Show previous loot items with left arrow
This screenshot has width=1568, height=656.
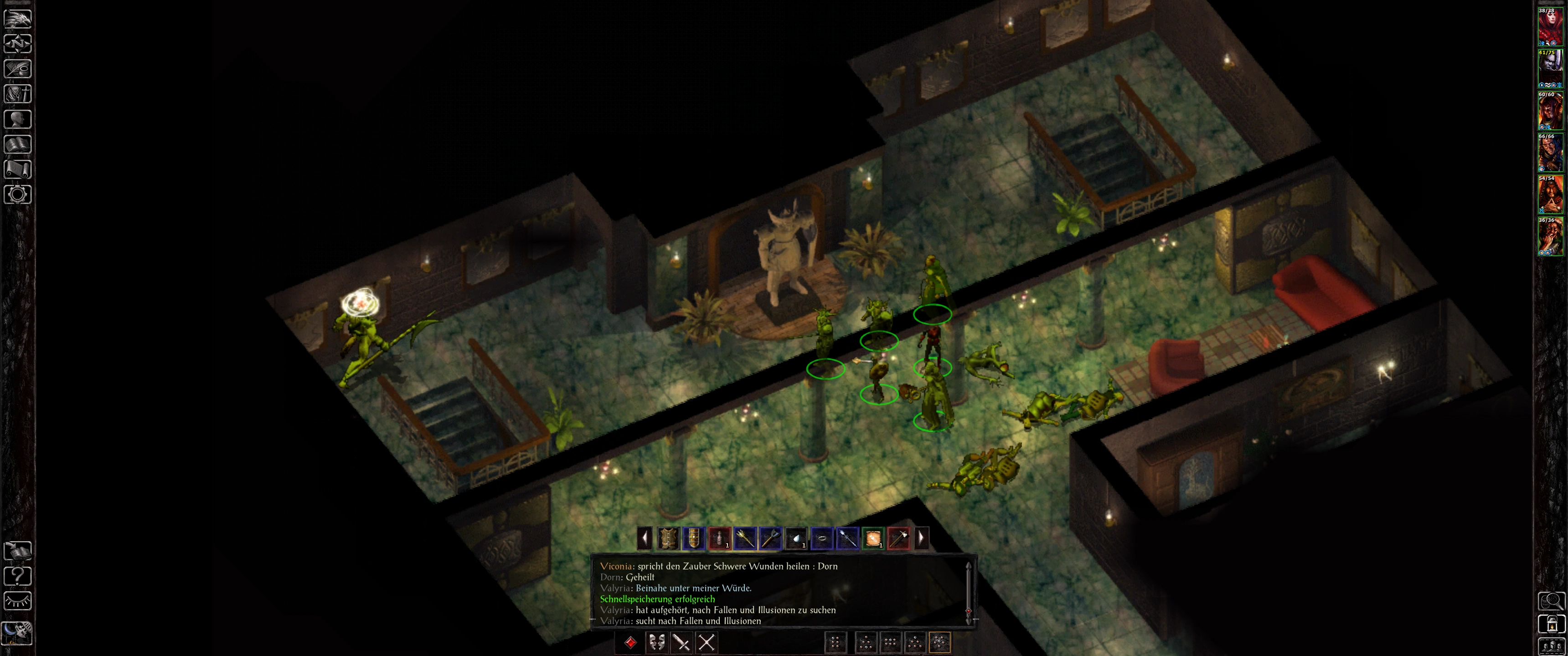click(644, 538)
